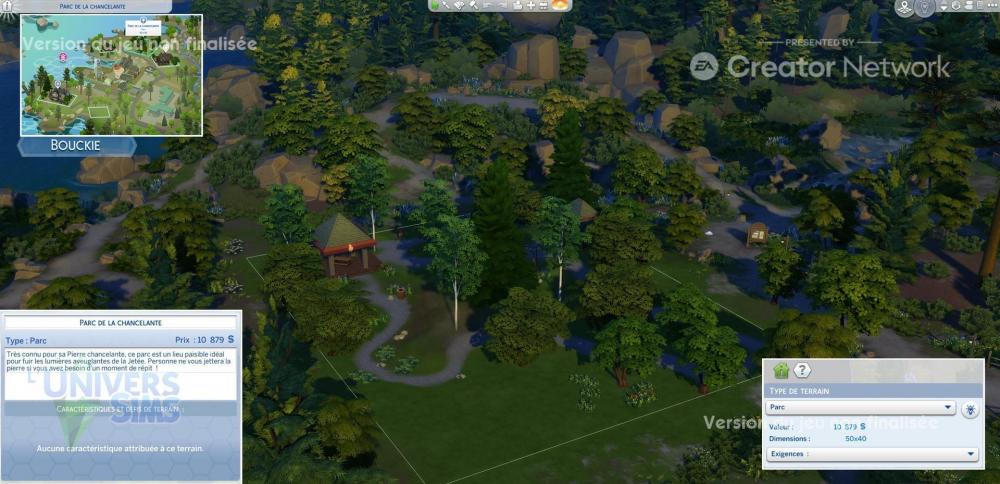
Task: Click the orange icon in top toolbar
Action: click(x=560, y=5)
